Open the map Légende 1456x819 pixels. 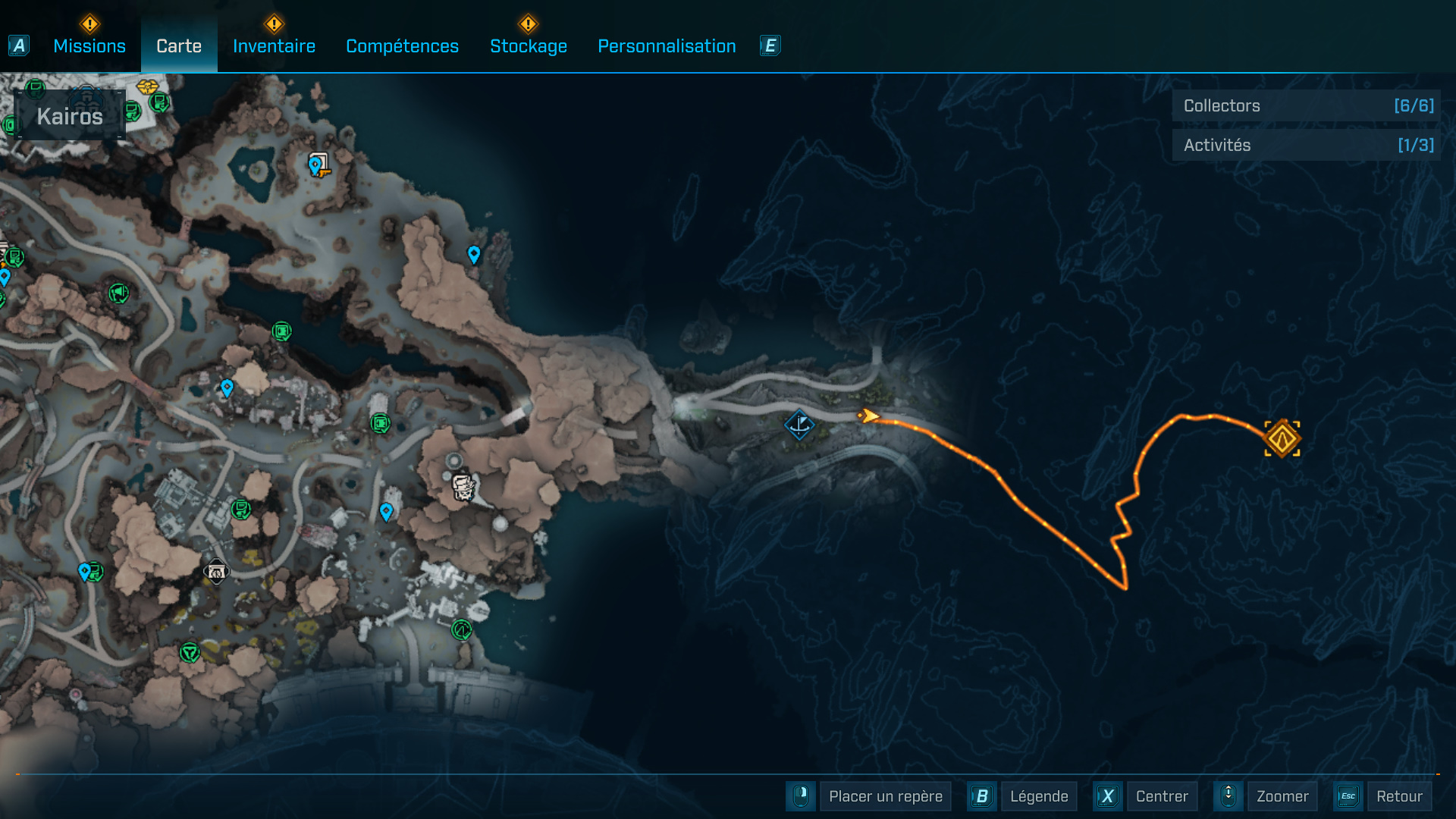point(1038,796)
